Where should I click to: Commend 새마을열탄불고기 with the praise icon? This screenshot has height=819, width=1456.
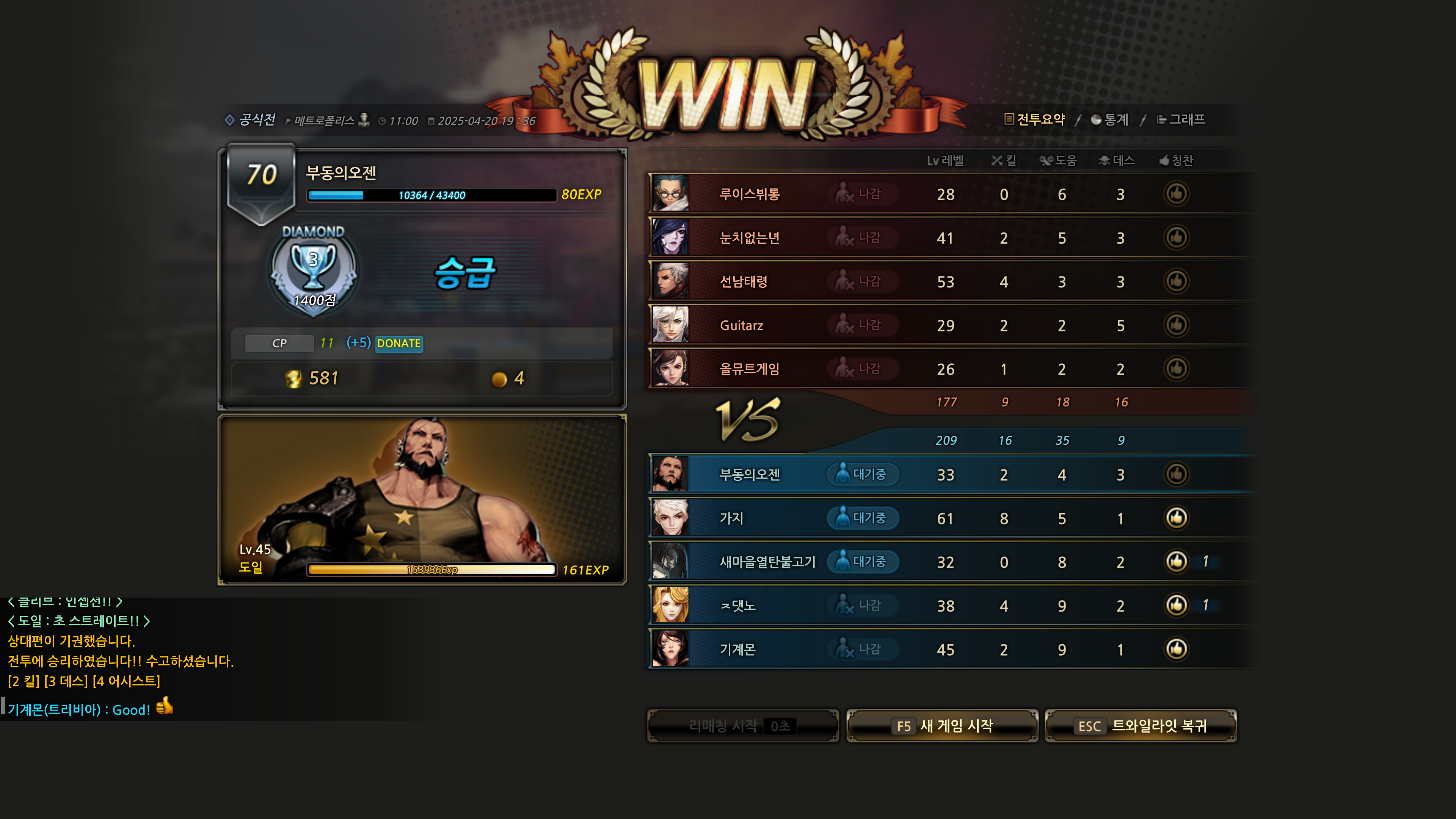pos(1176,561)
